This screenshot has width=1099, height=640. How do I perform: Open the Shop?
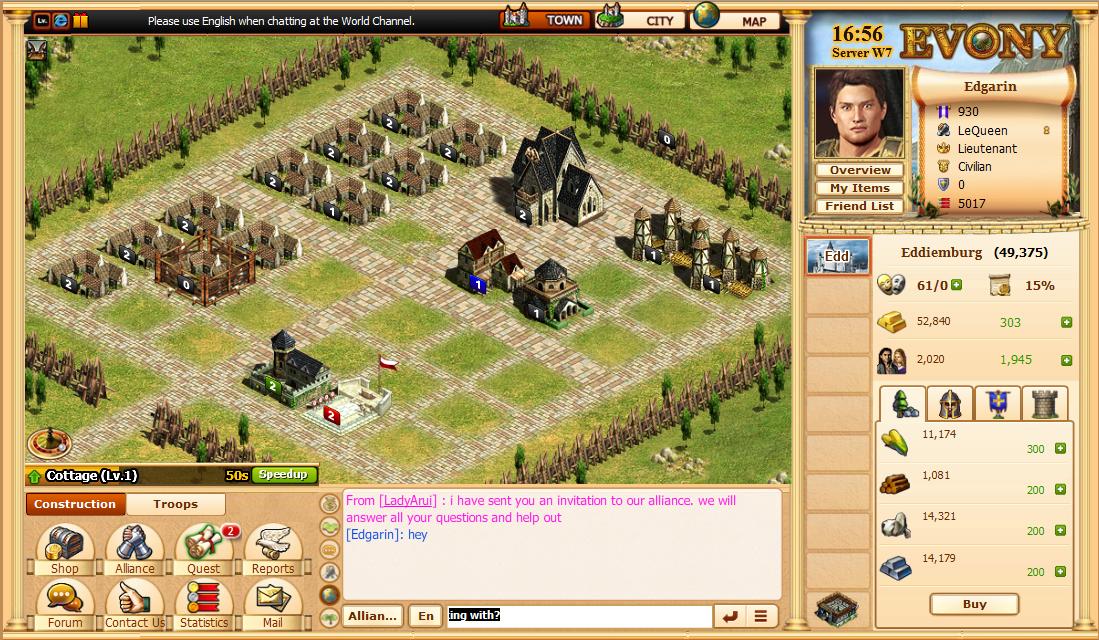[x=65, y=550]
